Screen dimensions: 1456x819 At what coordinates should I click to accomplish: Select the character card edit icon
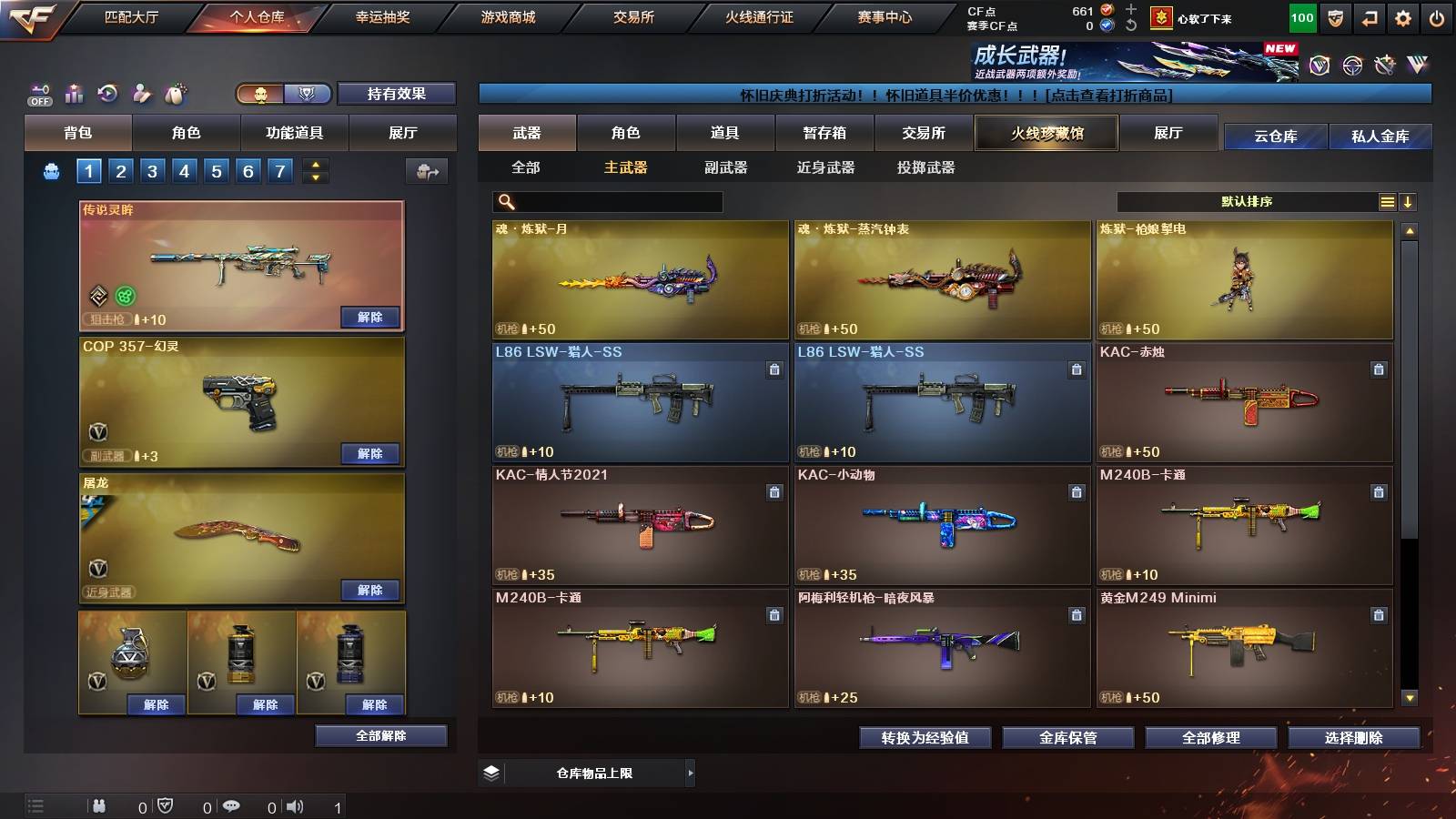pos(141,92)
